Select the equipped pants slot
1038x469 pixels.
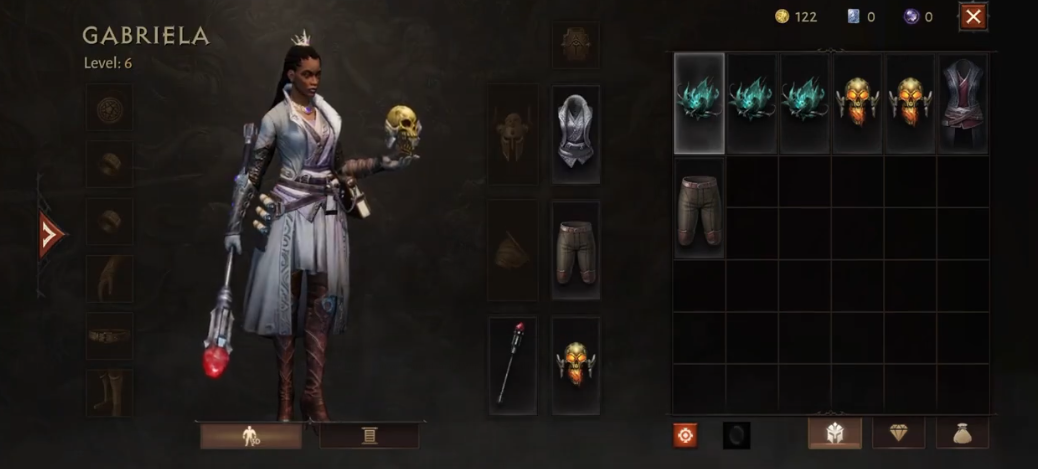[575, 249]
